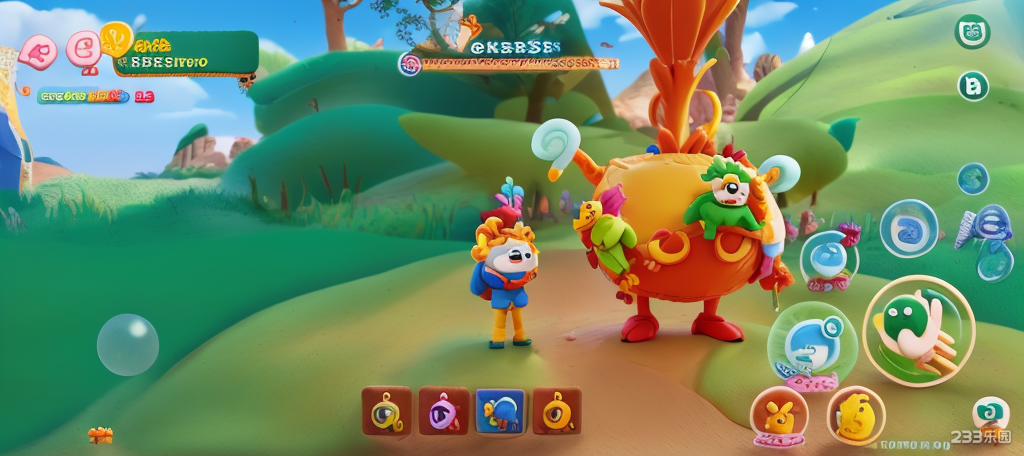Select the orange eyeball charm slot
This screenshot has width=1024, height=456.
tap(557, 411)
